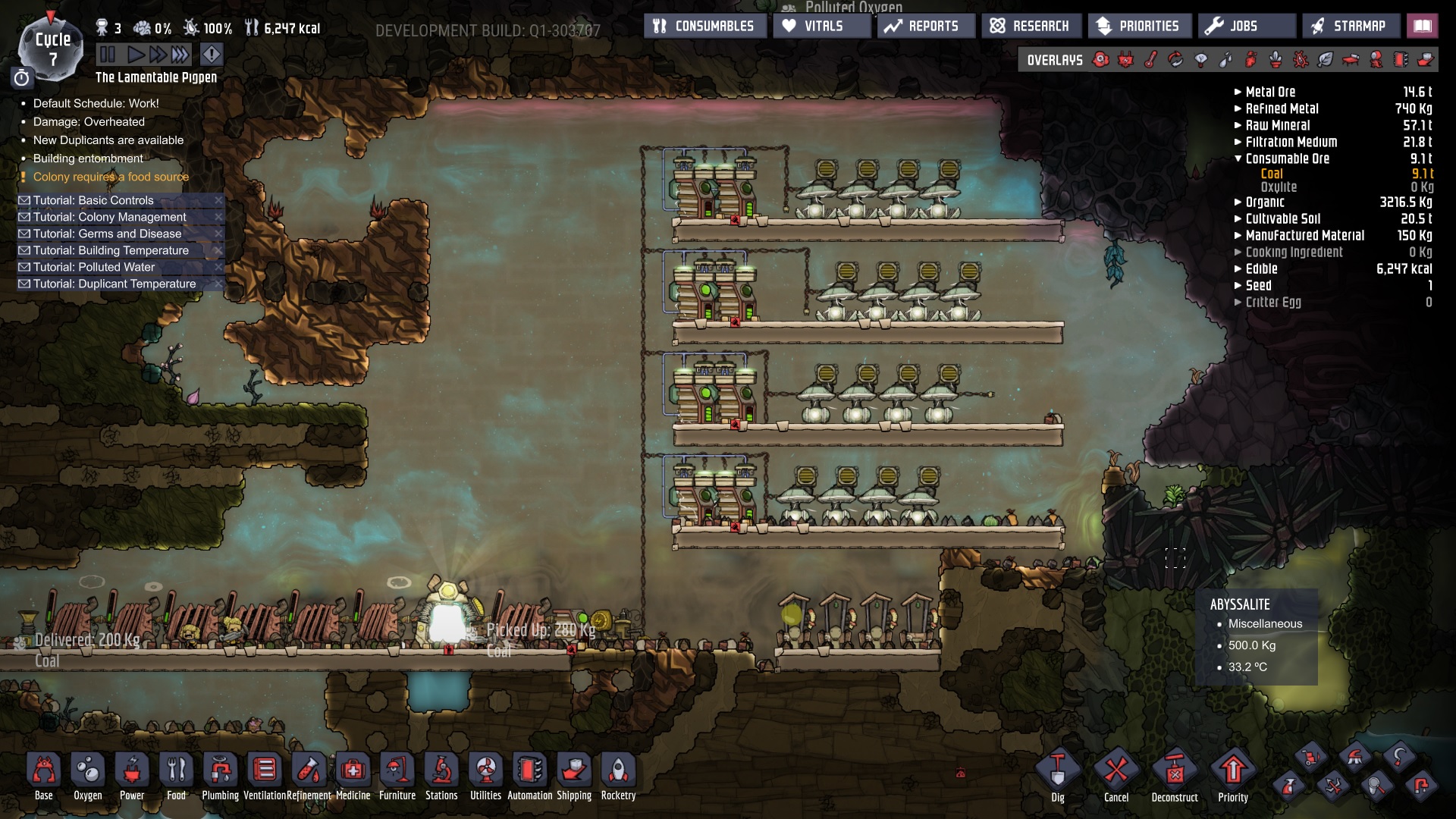
Task: Open the Power build category
Action: click(132, 775)
